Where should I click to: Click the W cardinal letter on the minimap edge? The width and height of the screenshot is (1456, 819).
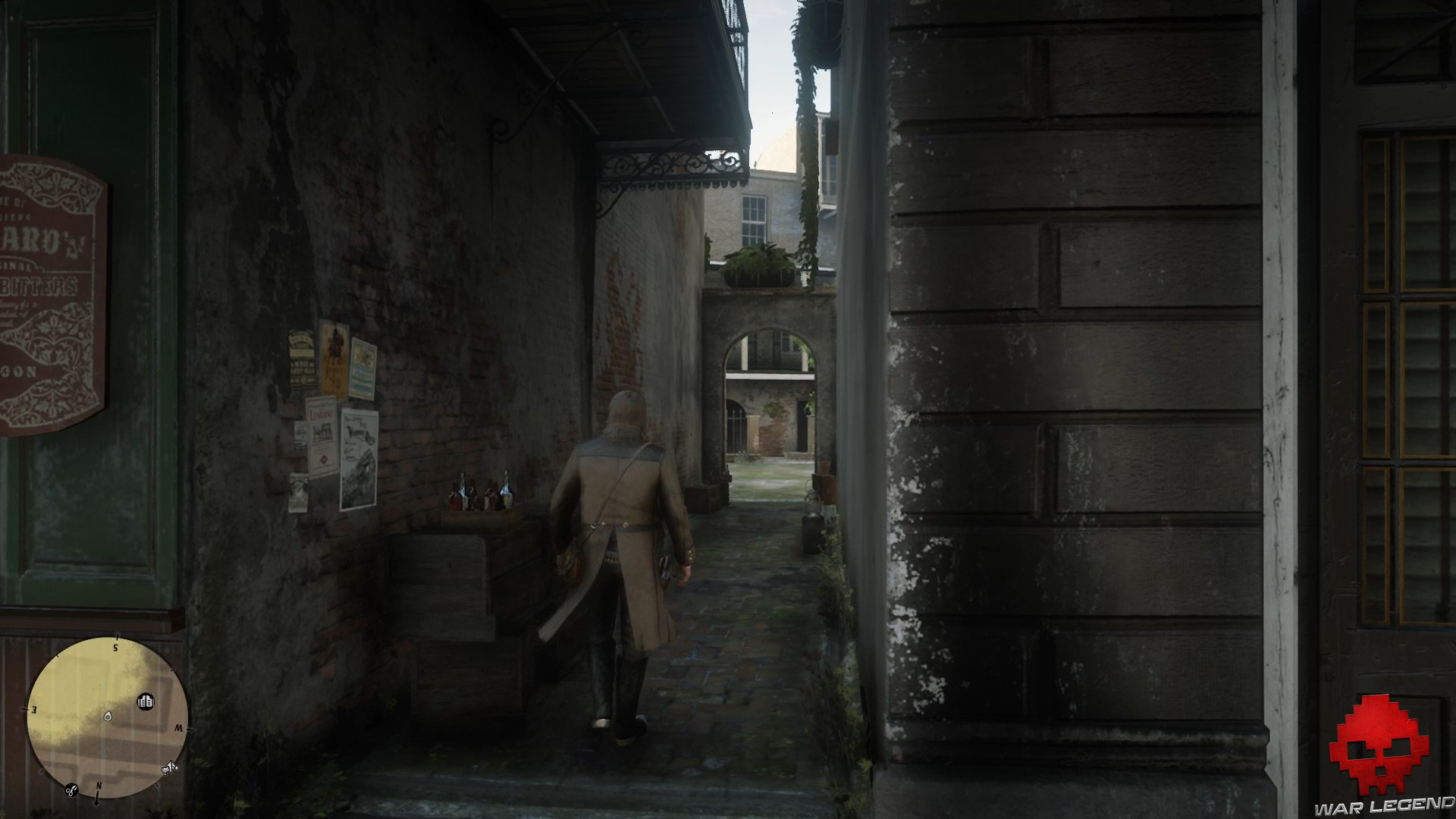click(x=180, y=729)
